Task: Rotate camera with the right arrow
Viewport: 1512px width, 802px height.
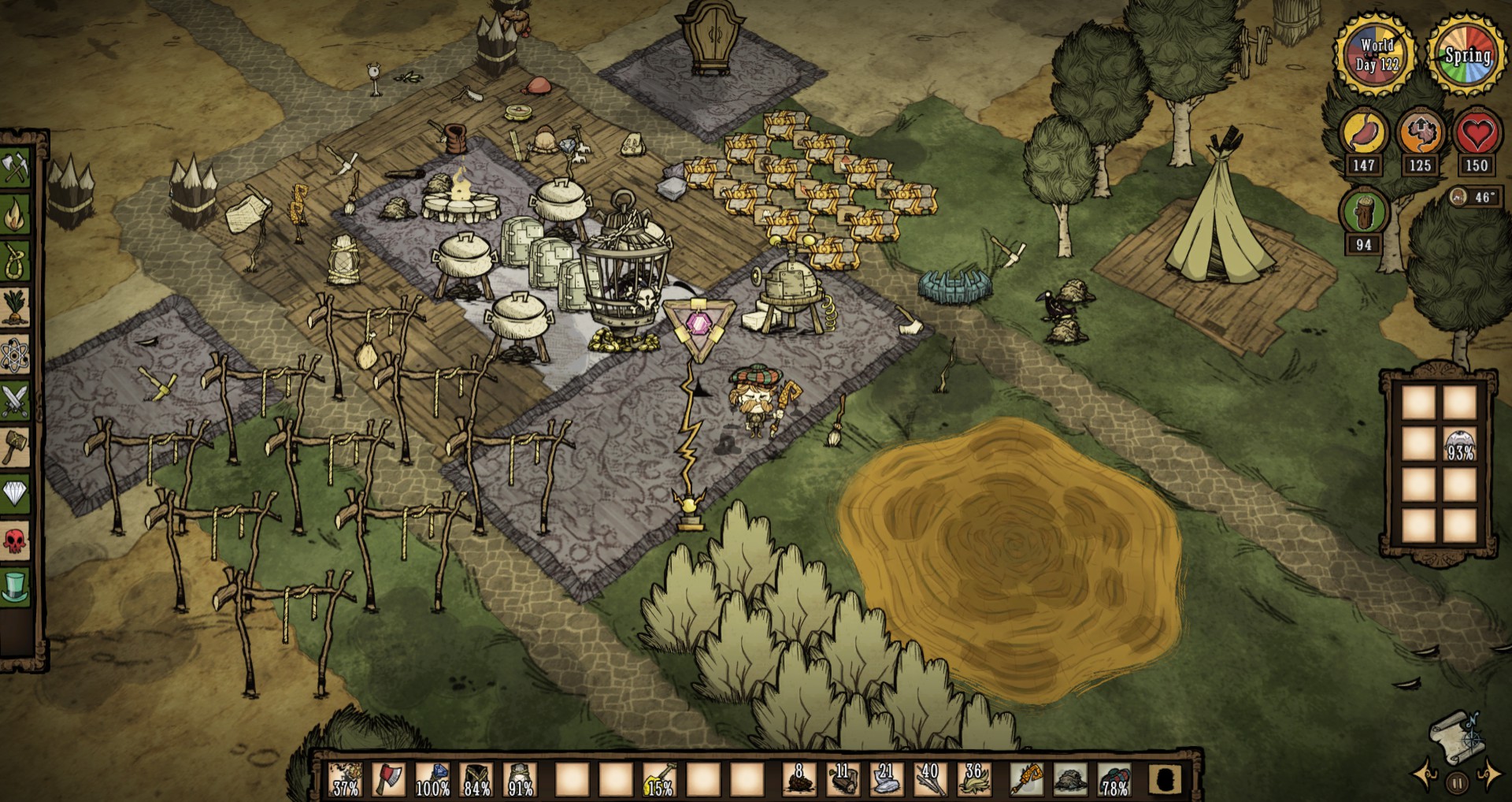Action: point(1488,775)
